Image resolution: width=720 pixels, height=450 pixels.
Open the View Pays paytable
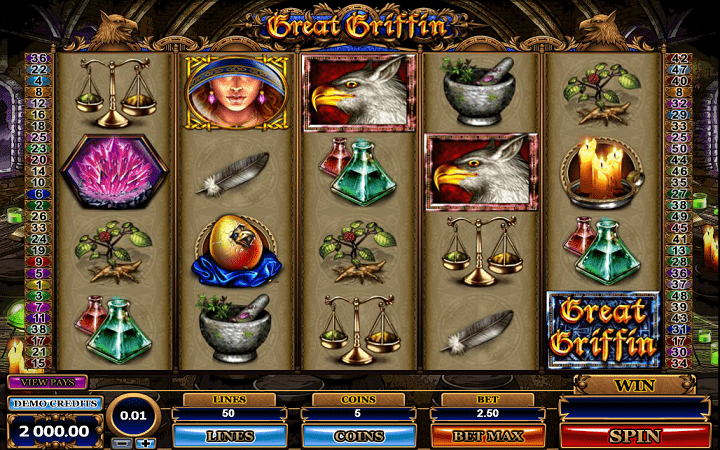point(47,381)
